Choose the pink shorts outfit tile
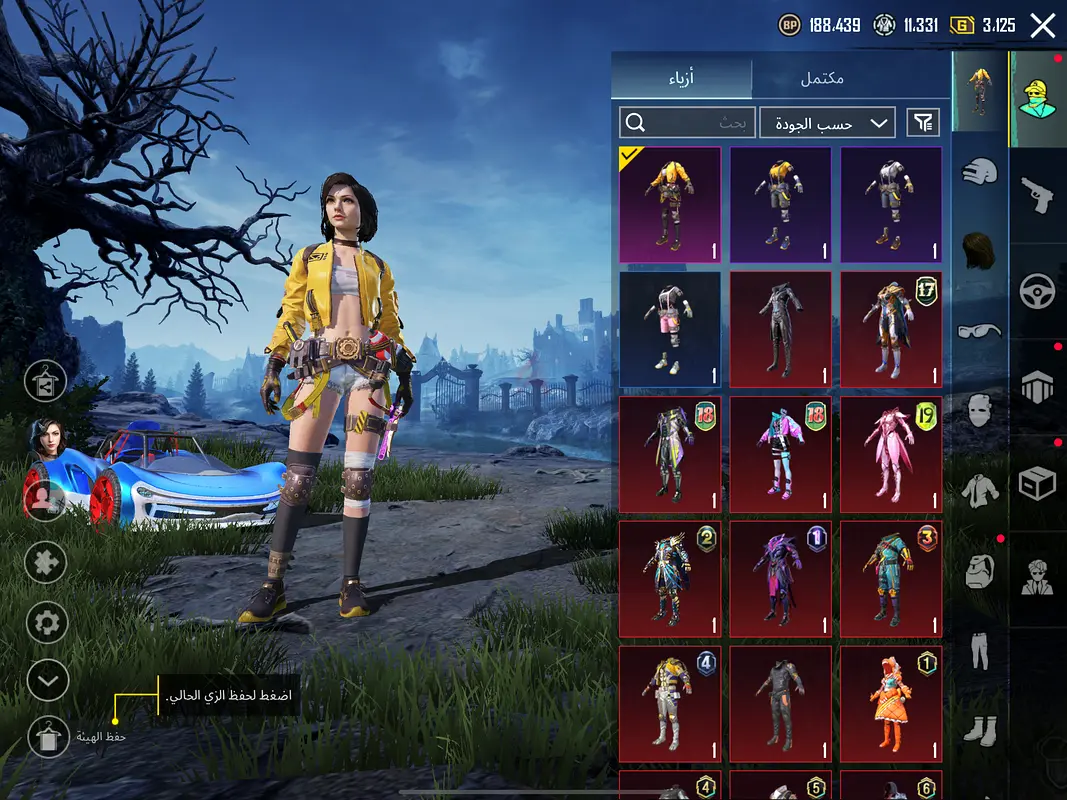1067x800 pixels. point(670,329)
